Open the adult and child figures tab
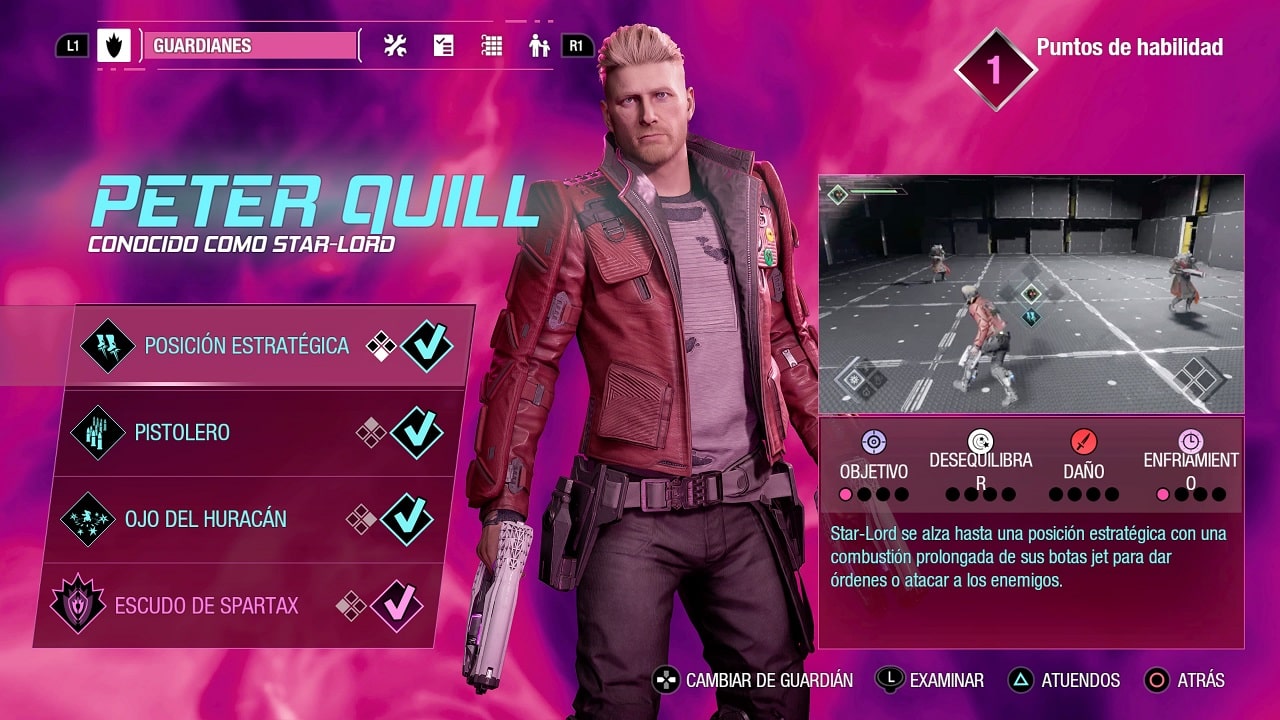The height and width of the screenshot is (720, 1280). click(x=540, y=46)
